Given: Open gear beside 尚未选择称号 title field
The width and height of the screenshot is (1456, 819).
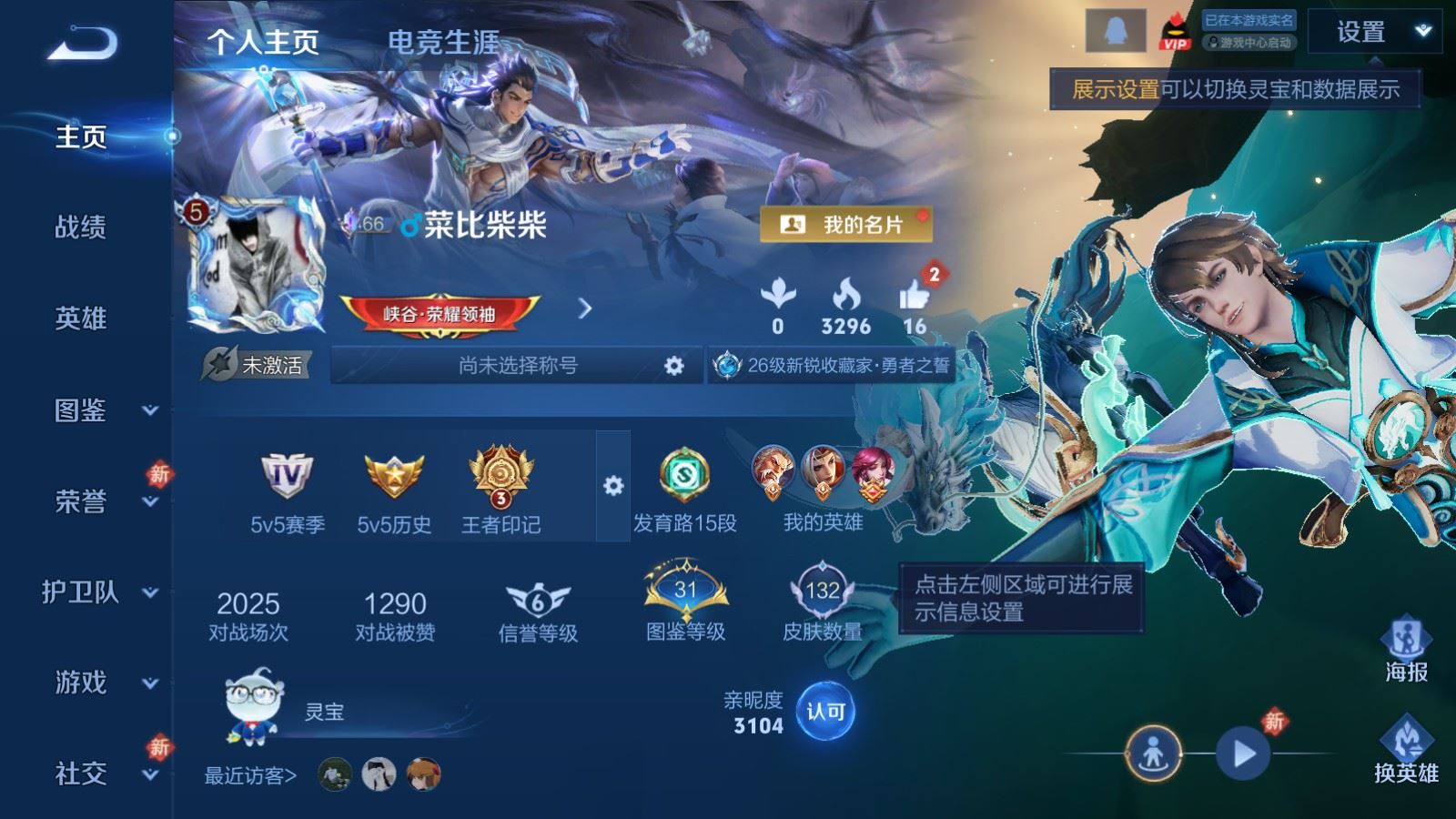Looking at the screenshot, I should (x=673, y=364).
